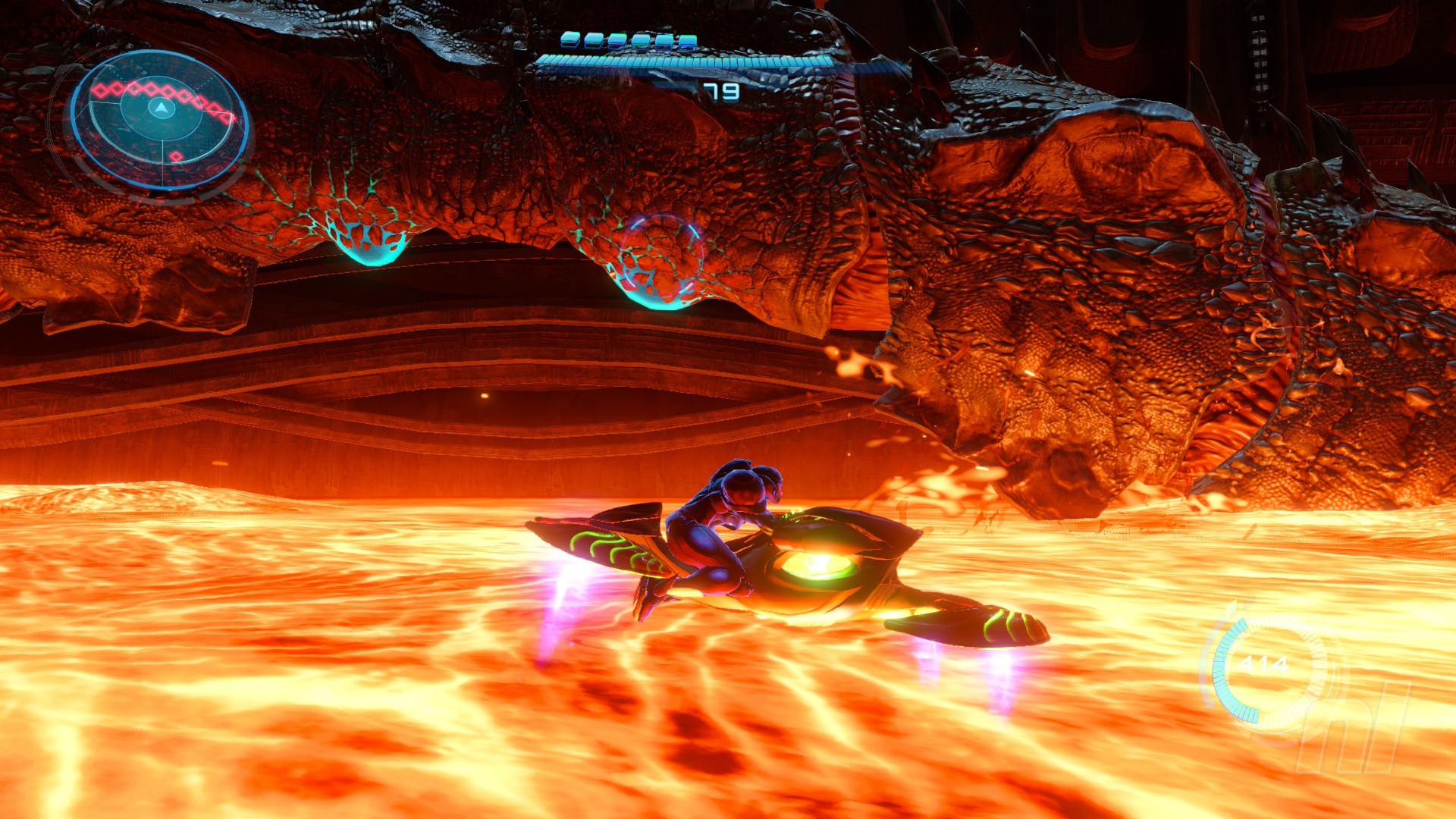Click the circular radar minimap

[160, 119]
